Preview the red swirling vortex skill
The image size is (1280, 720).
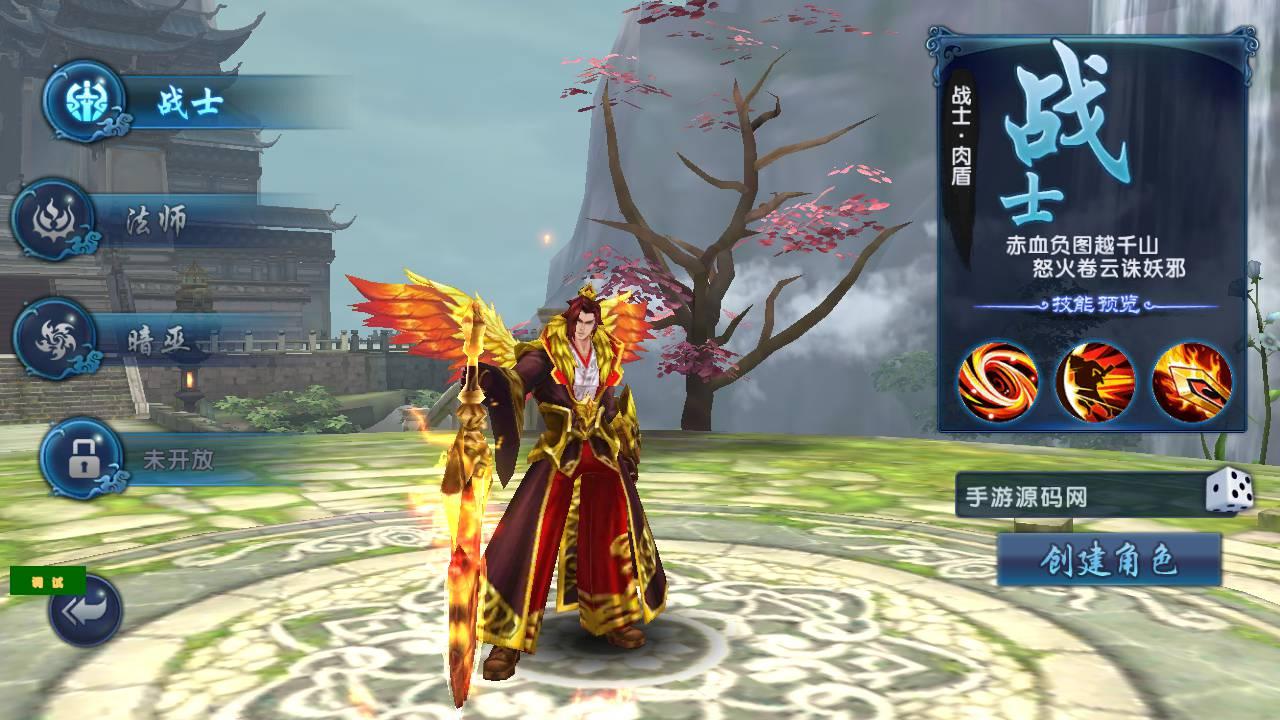click(998, 382)
